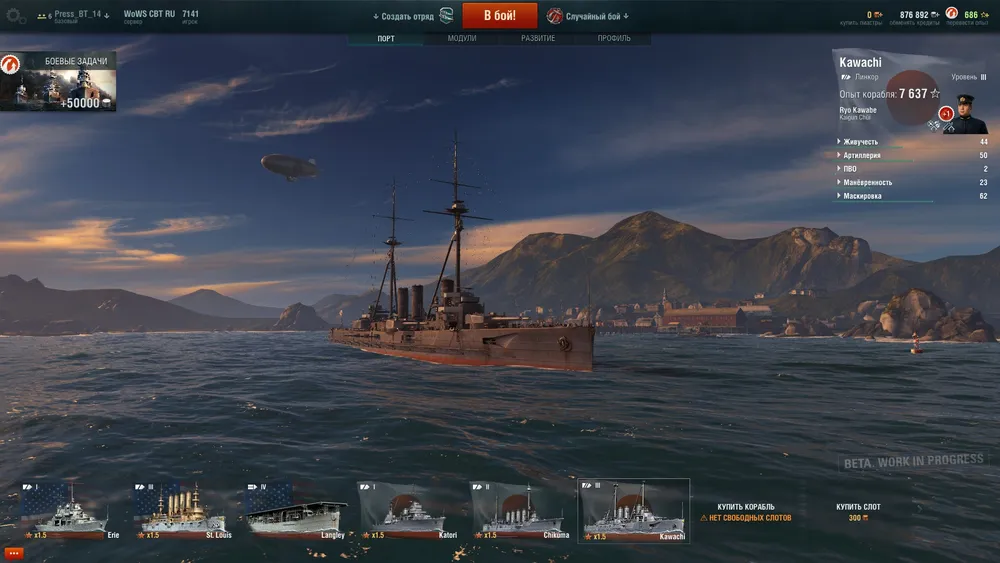The height and width of the screenshot is (563, 1000).
Task: Select the Katori ship card
Action: pyautogui.click(x=405, y=511)
